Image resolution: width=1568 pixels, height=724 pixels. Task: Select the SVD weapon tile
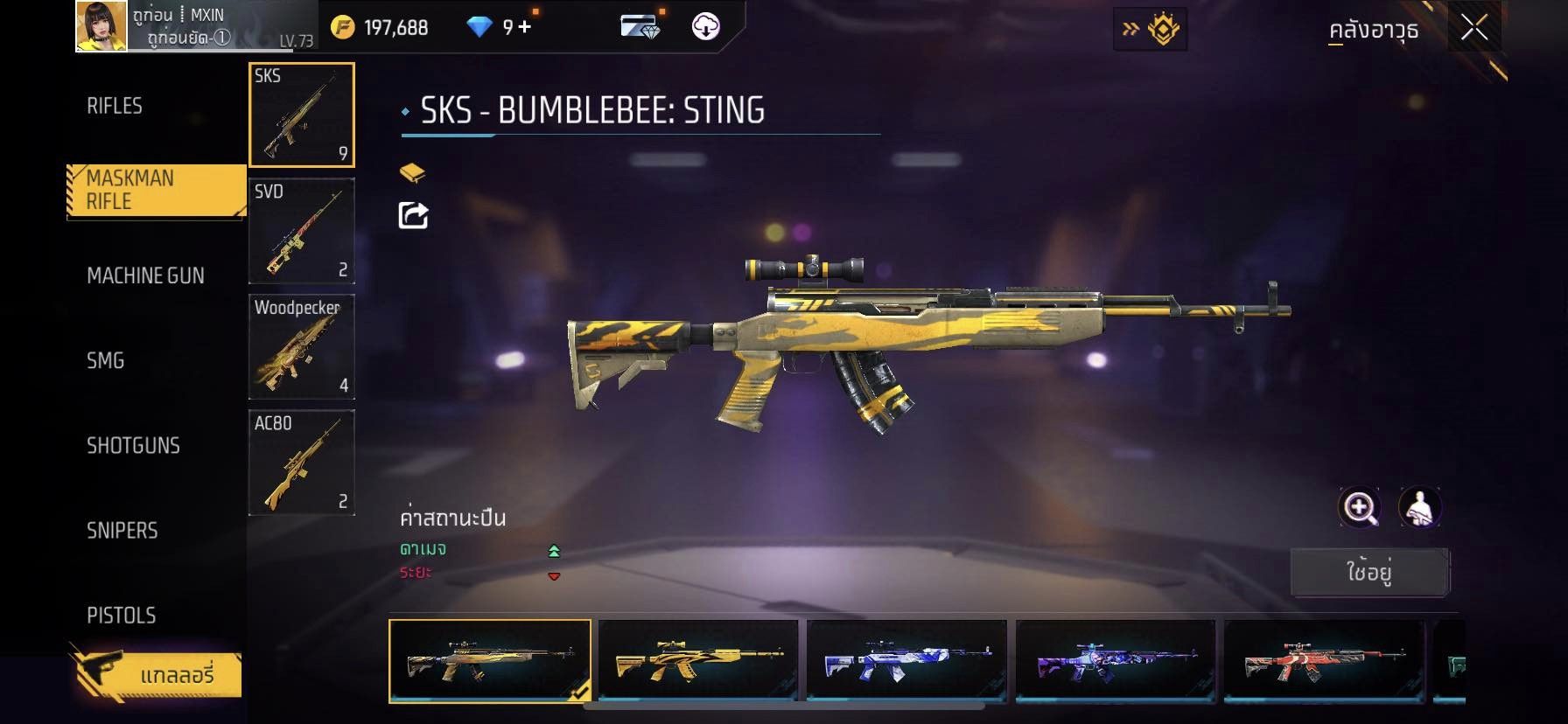(x=302, y=231)
